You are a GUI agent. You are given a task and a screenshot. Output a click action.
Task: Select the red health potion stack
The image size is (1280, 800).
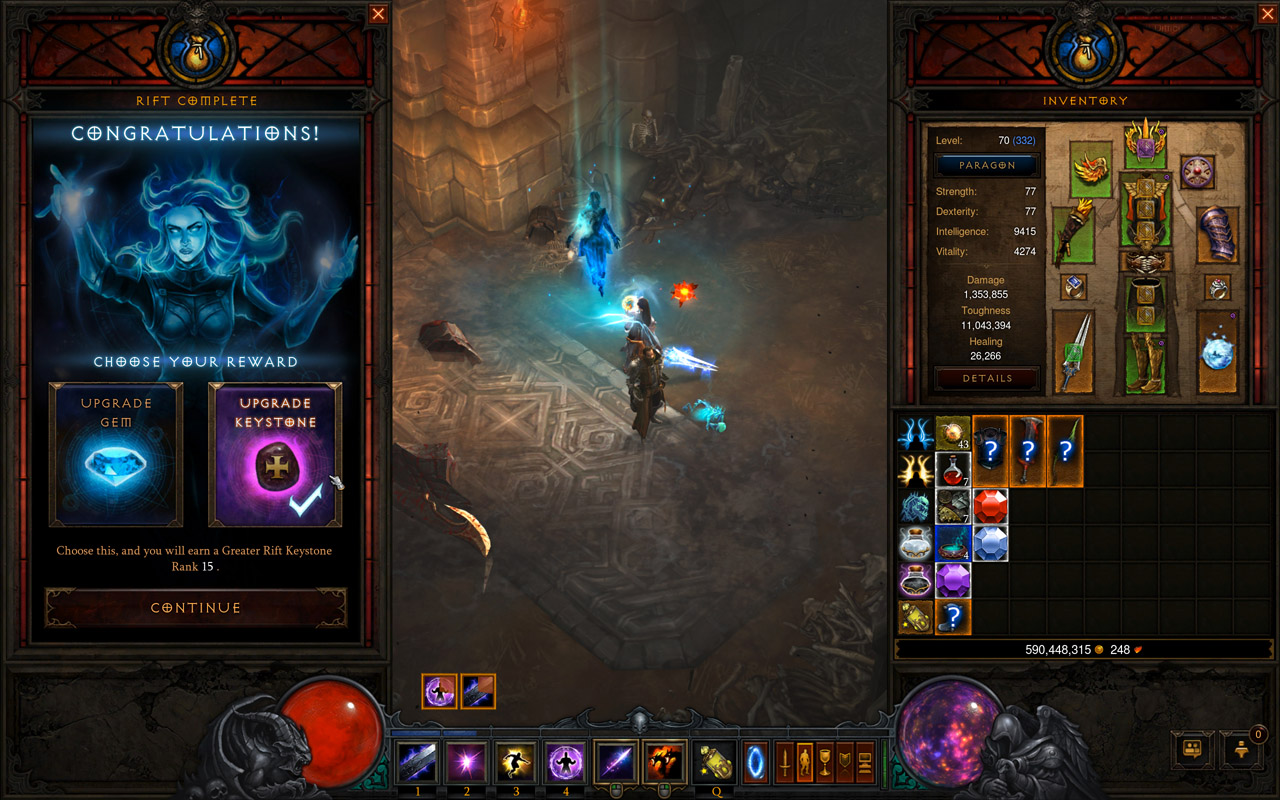coord(953,469)
